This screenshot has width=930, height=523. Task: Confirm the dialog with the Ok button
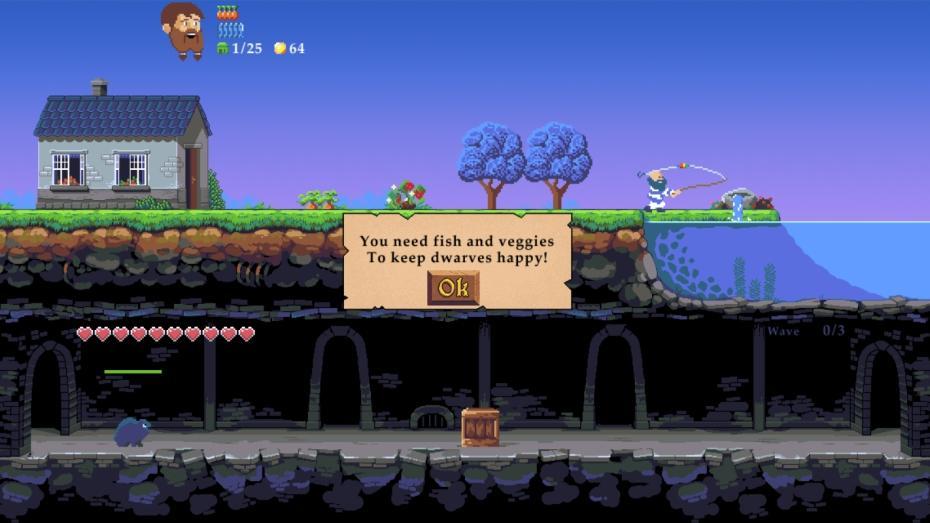[453, 288]
